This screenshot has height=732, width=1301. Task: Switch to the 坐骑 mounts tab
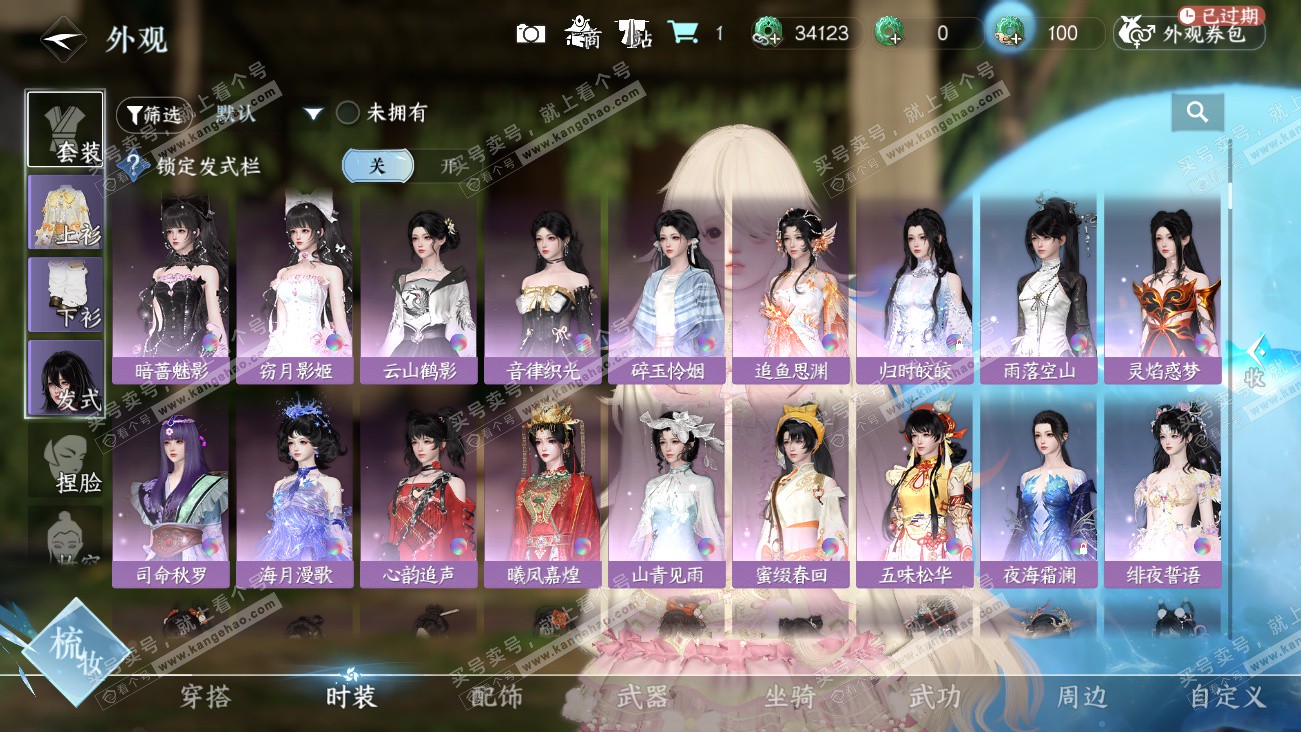[x=789, y=697]
